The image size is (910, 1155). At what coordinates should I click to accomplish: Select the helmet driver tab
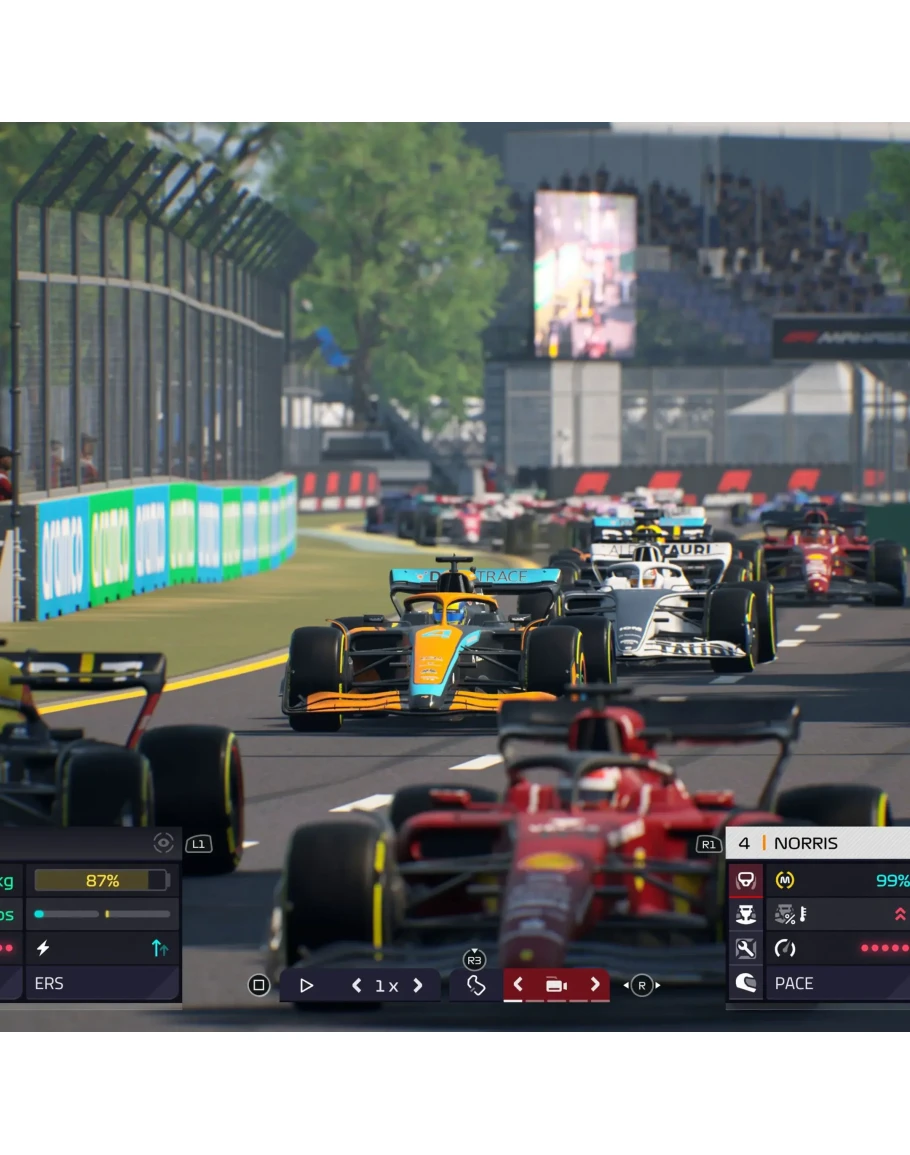[x=745, y=982]
